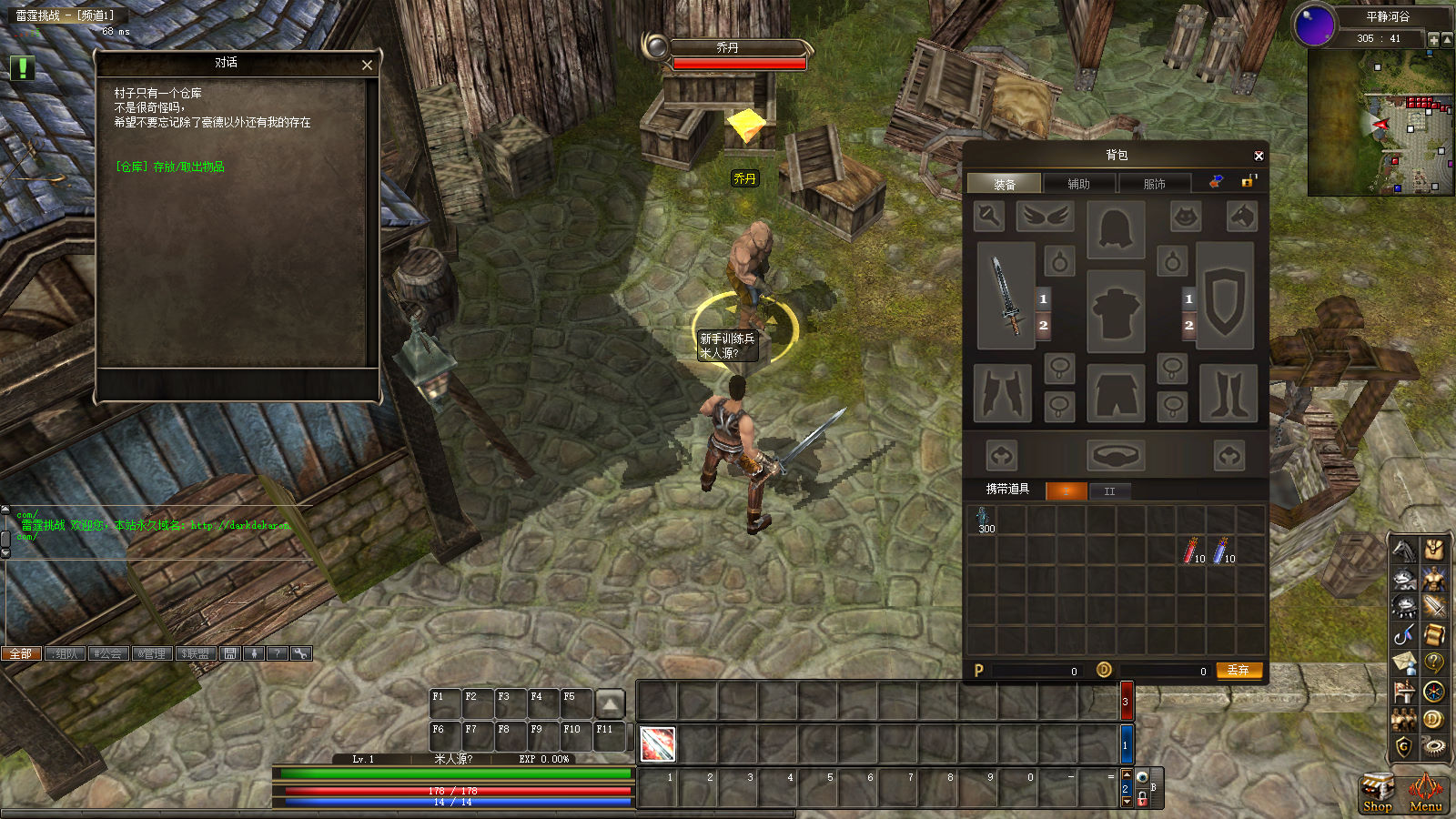
Task: Select the 全部 chat channel tab
Action: 21,653
